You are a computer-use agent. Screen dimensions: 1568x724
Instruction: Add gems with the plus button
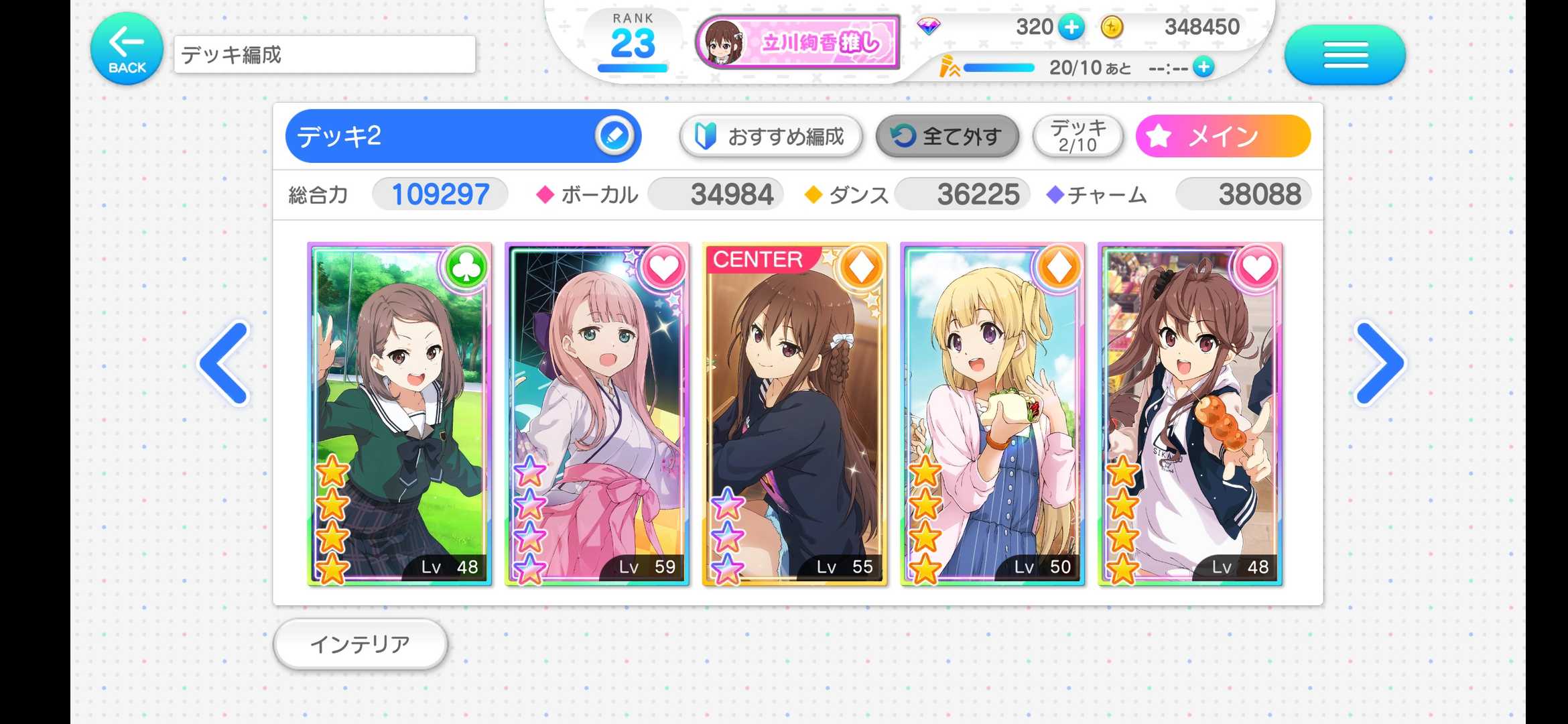coord(1071,27)
